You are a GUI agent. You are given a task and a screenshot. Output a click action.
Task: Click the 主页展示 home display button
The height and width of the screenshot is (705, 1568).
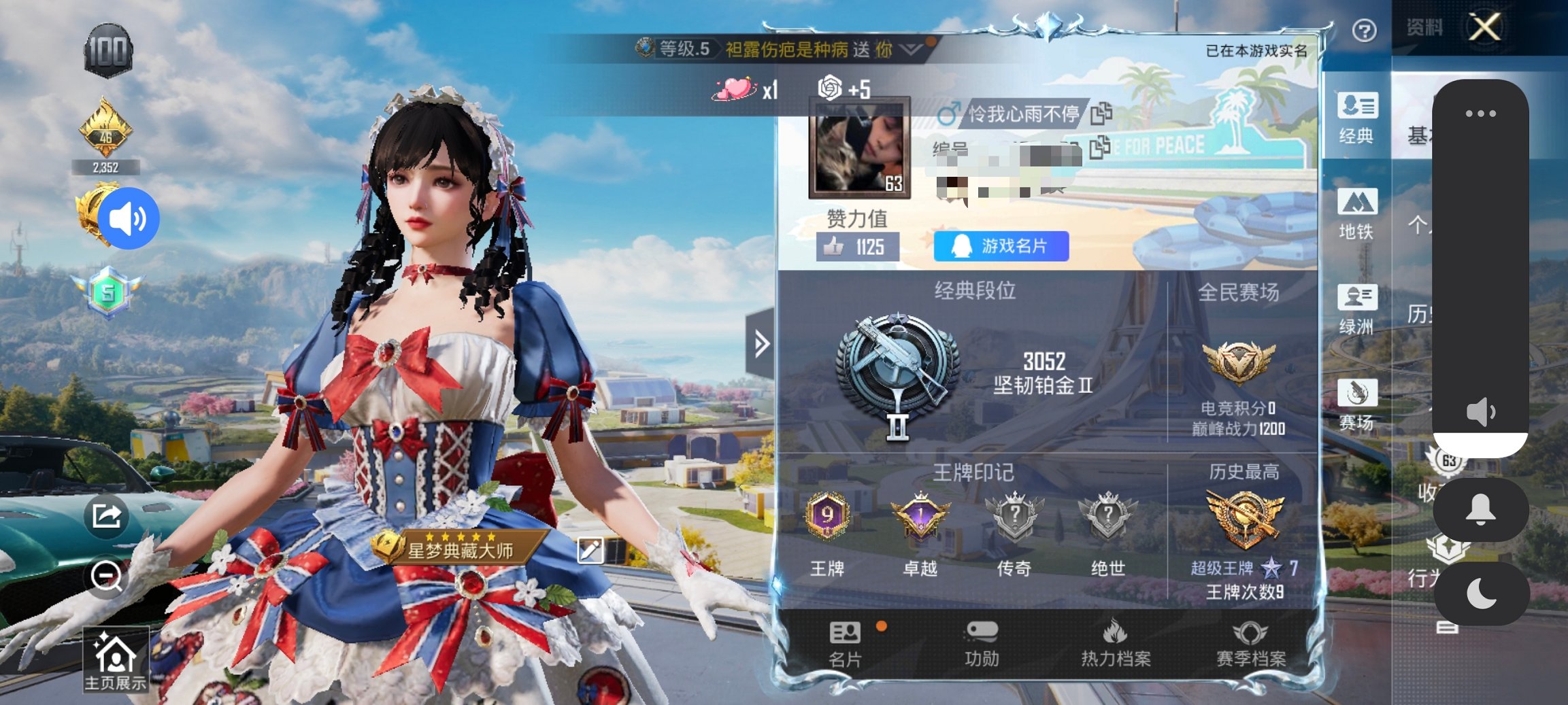[116, 661]
